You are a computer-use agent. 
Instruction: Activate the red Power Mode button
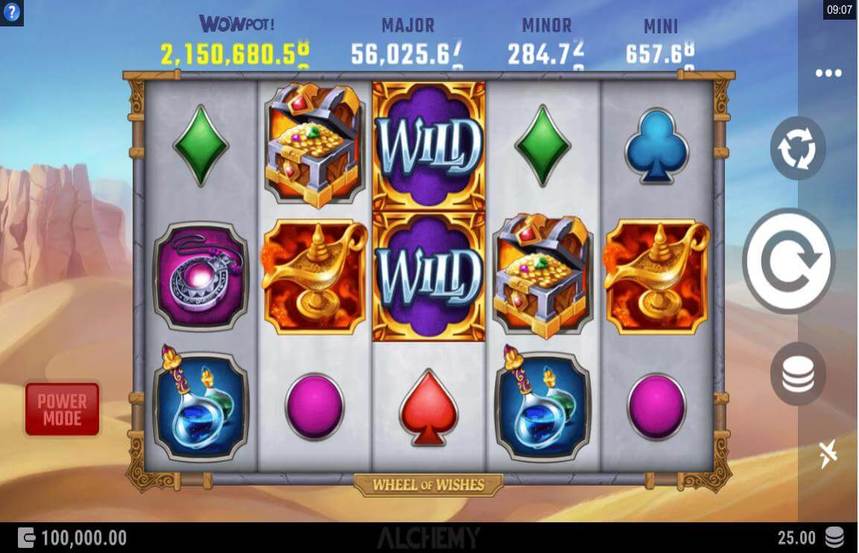(62, 409)
